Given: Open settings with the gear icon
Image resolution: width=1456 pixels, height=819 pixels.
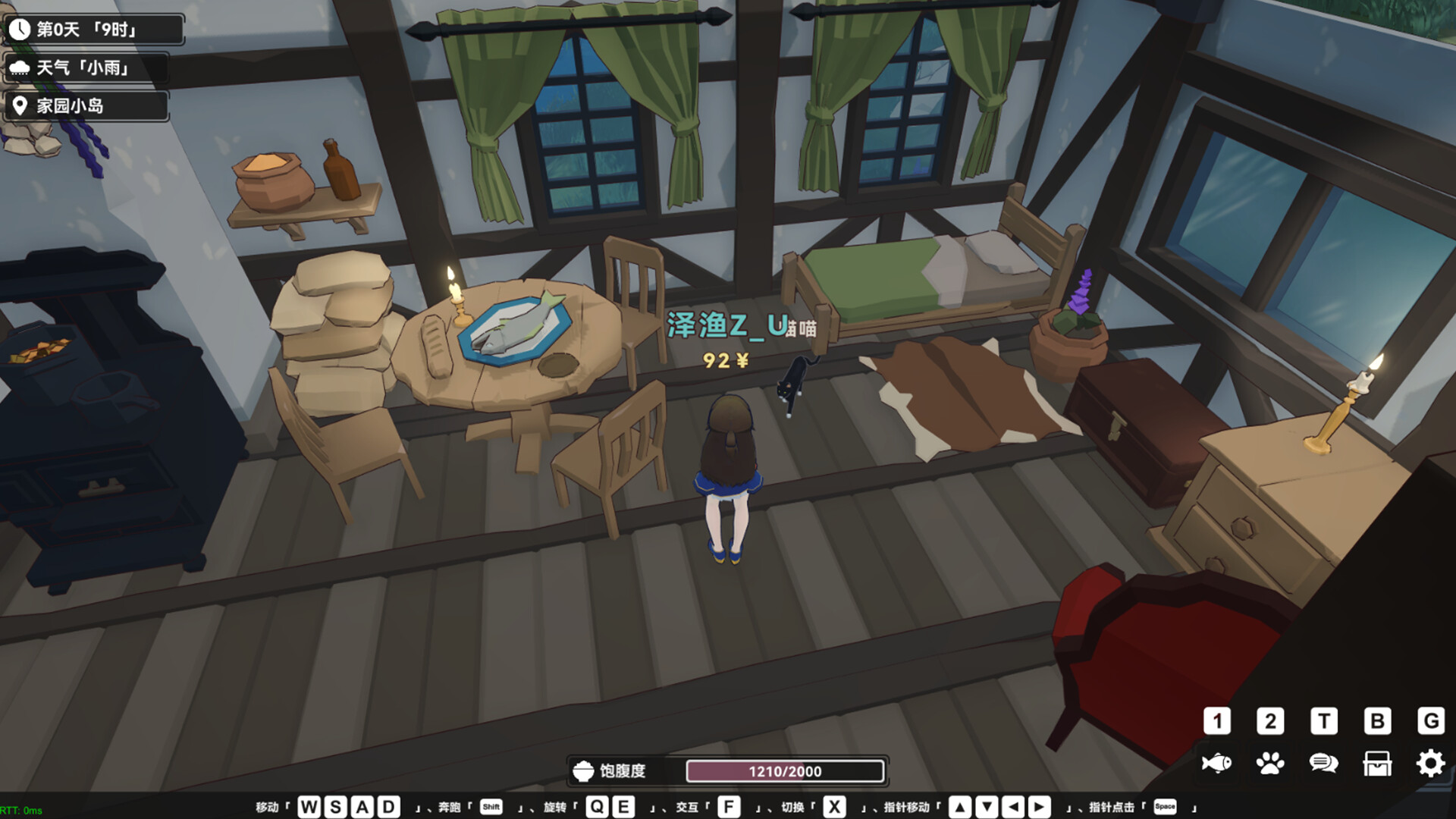Looking at the screenshot, I should click(x=1430, y=764).
